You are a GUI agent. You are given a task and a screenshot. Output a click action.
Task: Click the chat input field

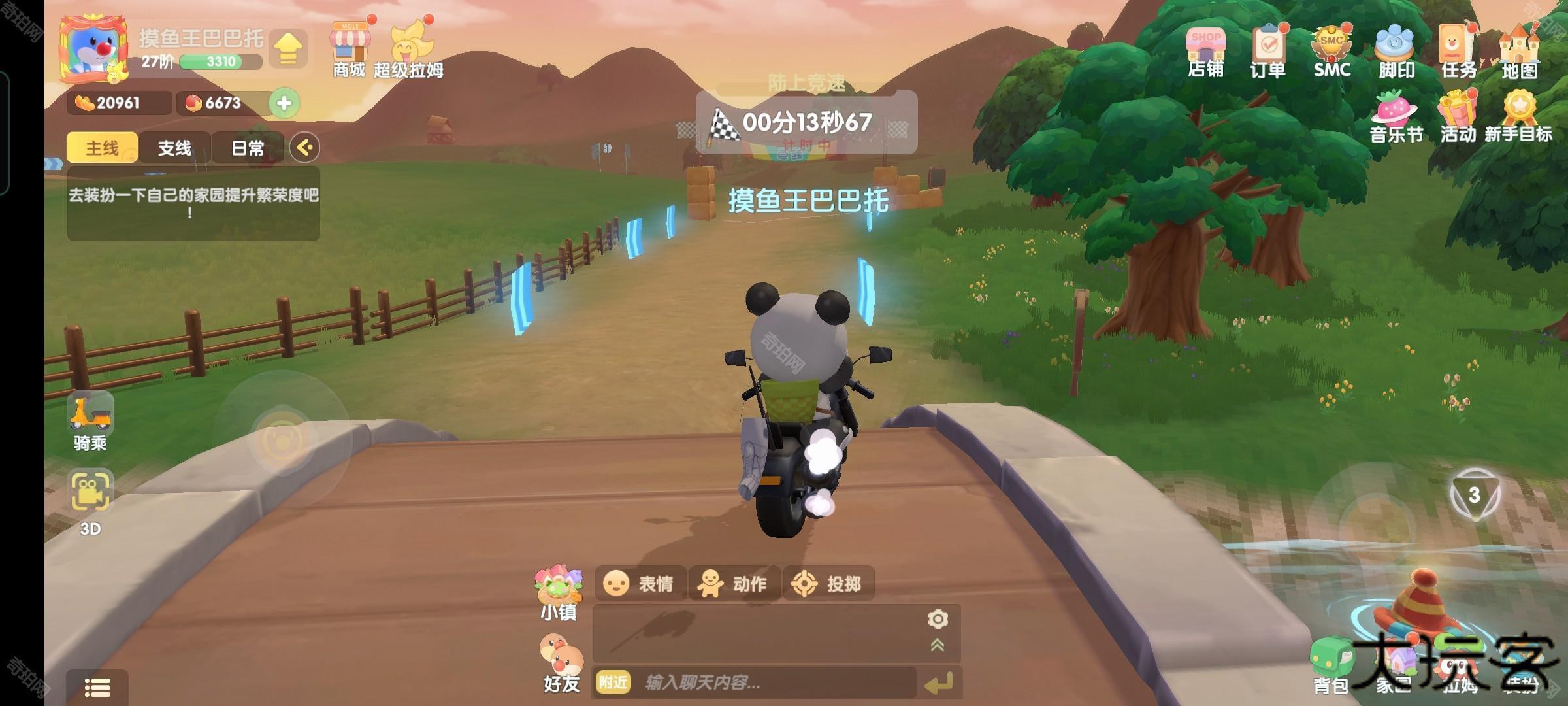[x=771, y=683]
